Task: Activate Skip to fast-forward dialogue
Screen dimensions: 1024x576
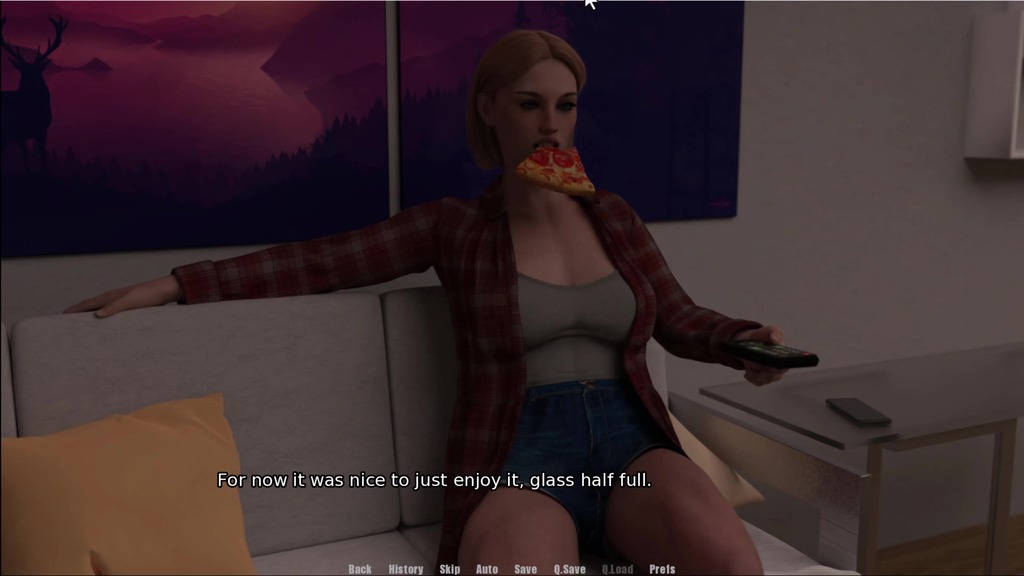Action: [x=450, y=569]
